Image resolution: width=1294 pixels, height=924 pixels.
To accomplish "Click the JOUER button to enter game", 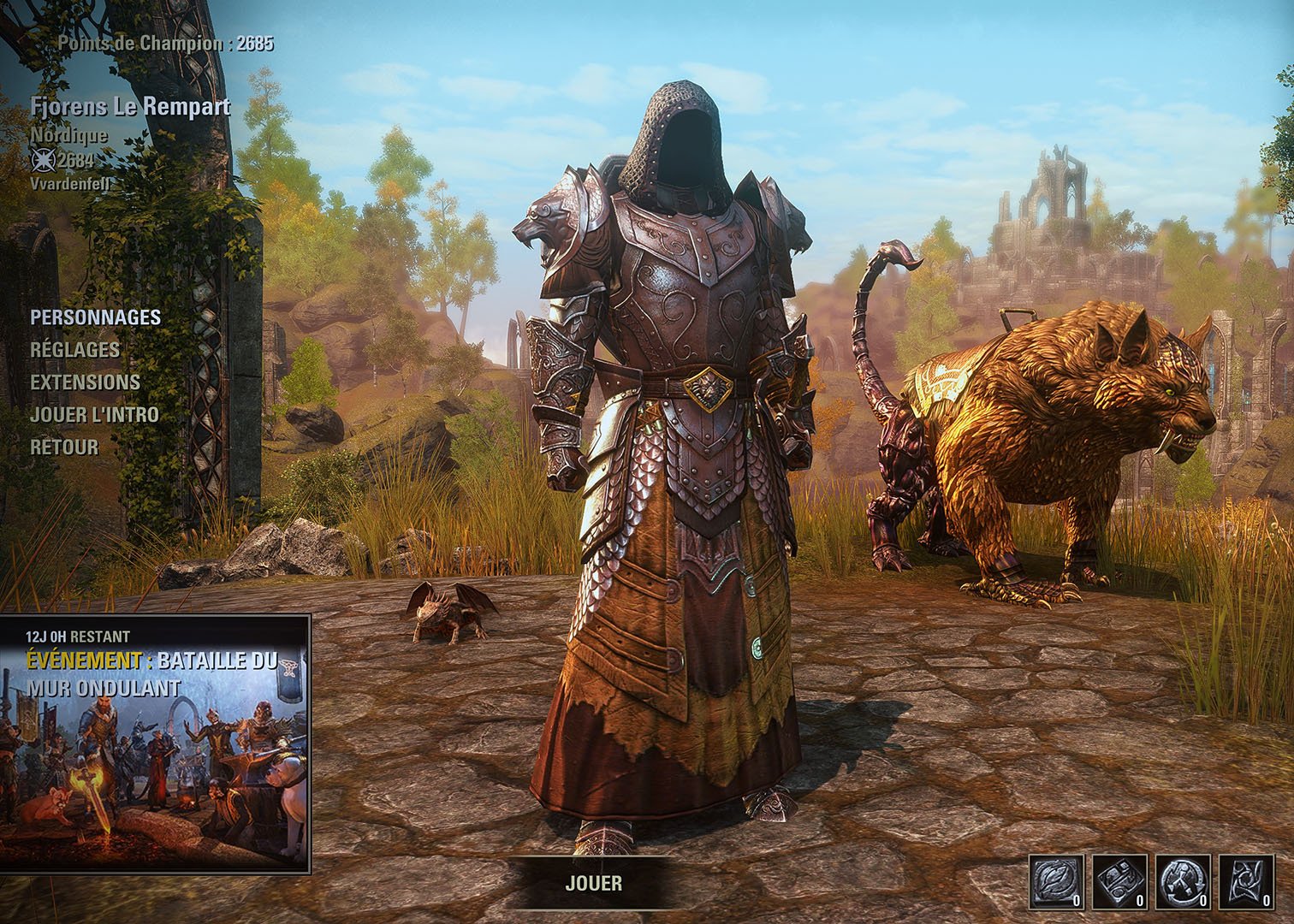I will coord(593,884).
